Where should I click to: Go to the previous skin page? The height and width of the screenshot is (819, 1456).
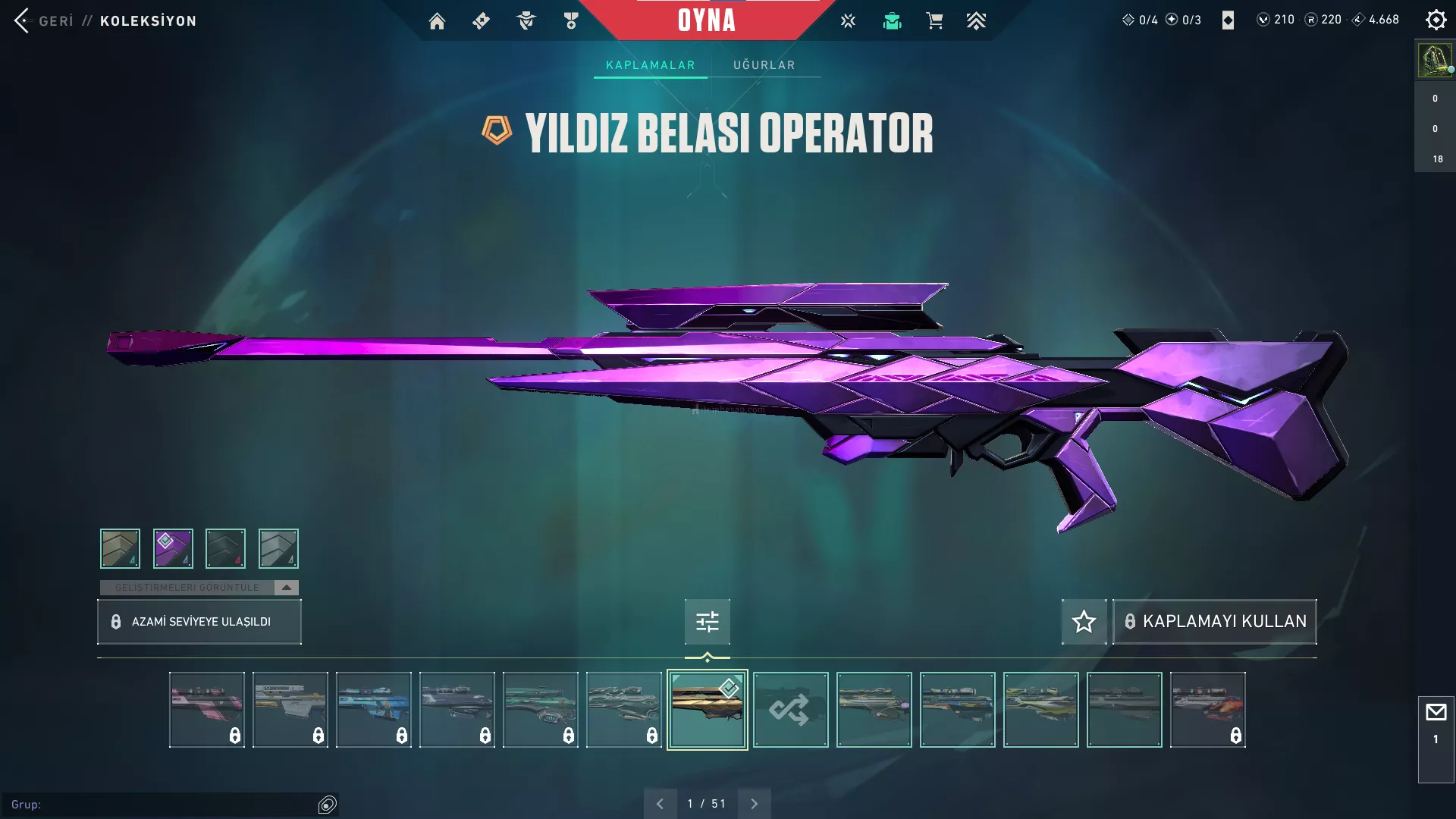660,804
